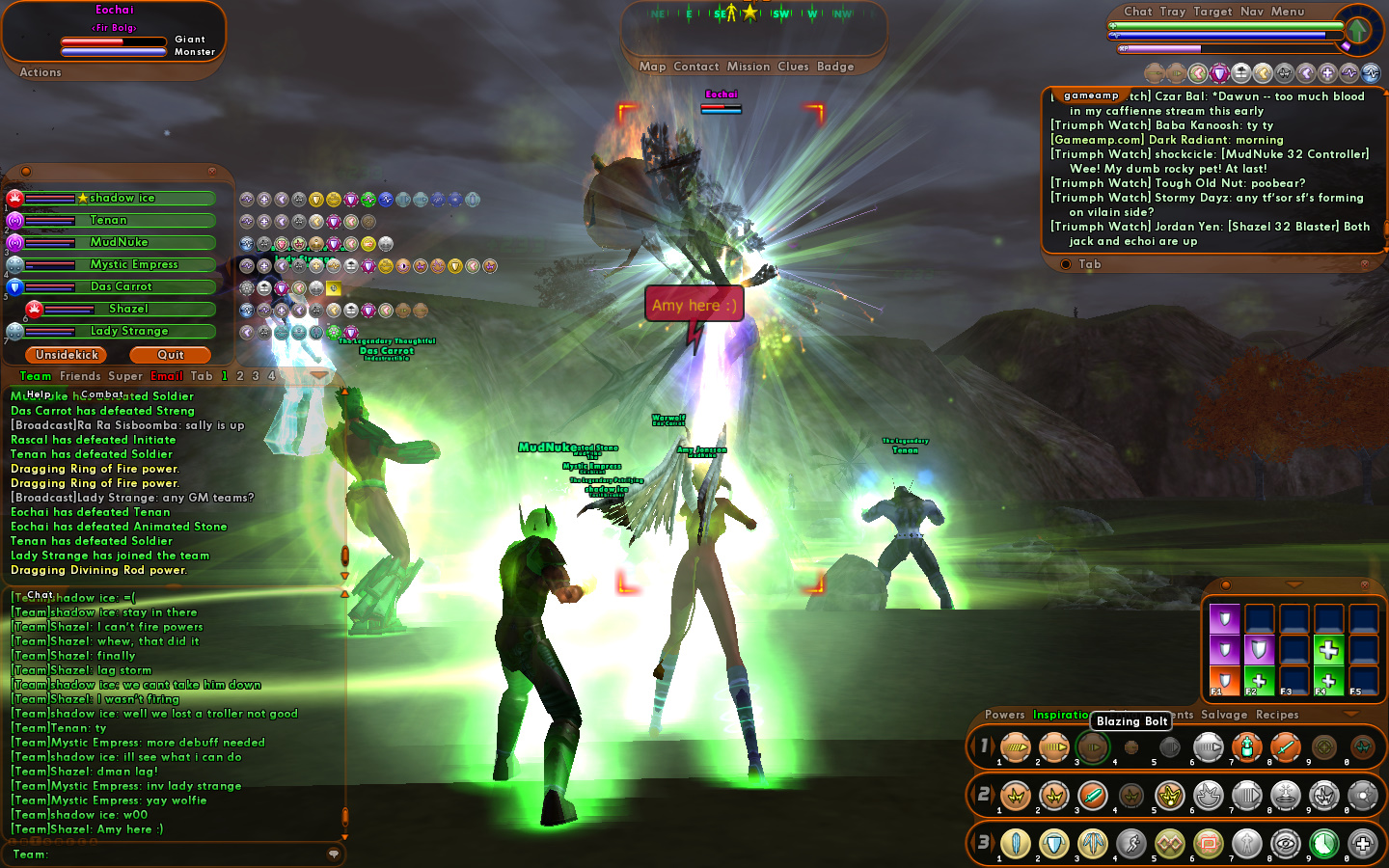Switch to the Super group tab
The height and width of the screenshot is (868, 1389).
[125, 376]
